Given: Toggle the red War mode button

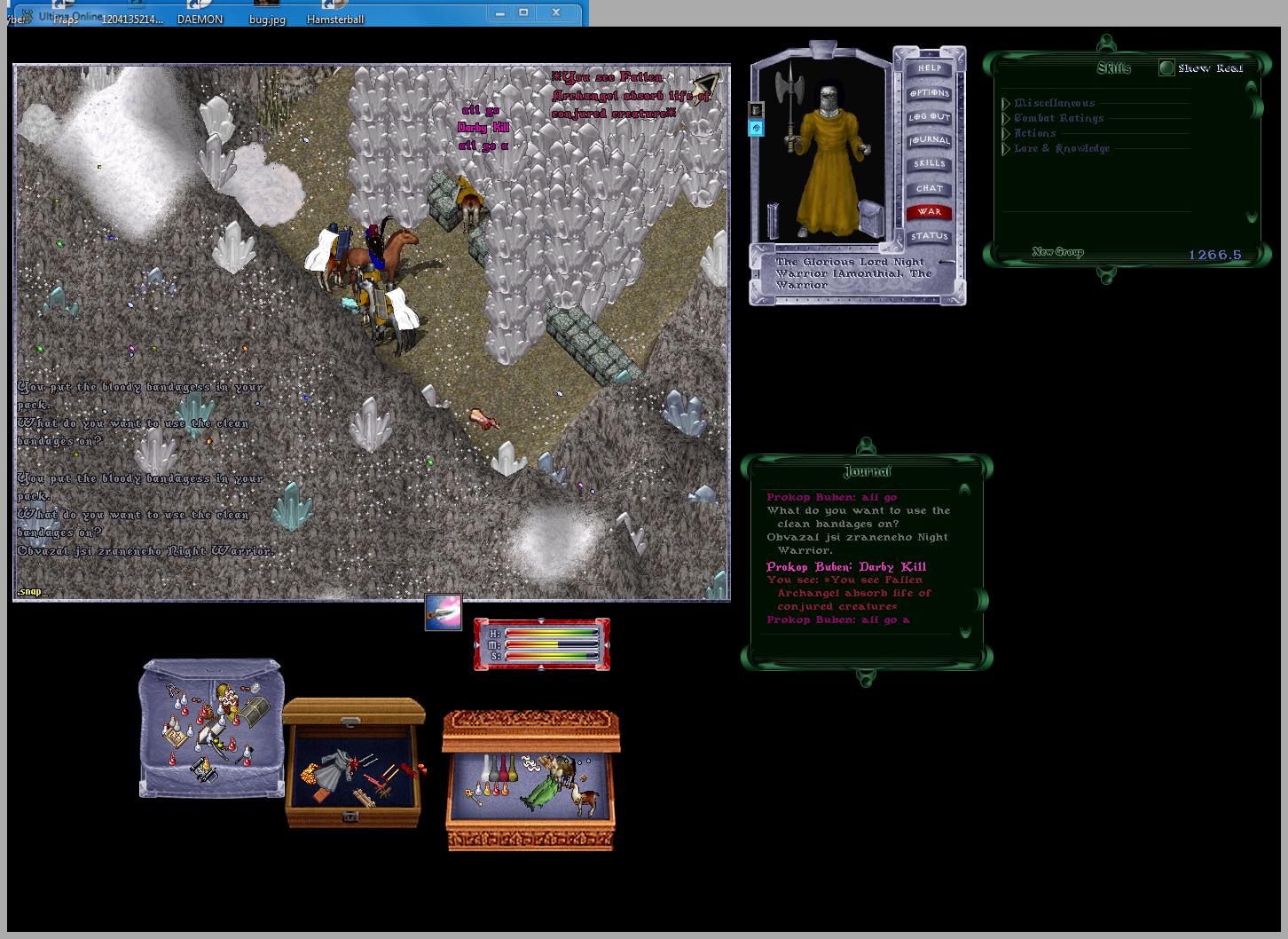Looking at the screenshot, I should [x=929, y=212].
